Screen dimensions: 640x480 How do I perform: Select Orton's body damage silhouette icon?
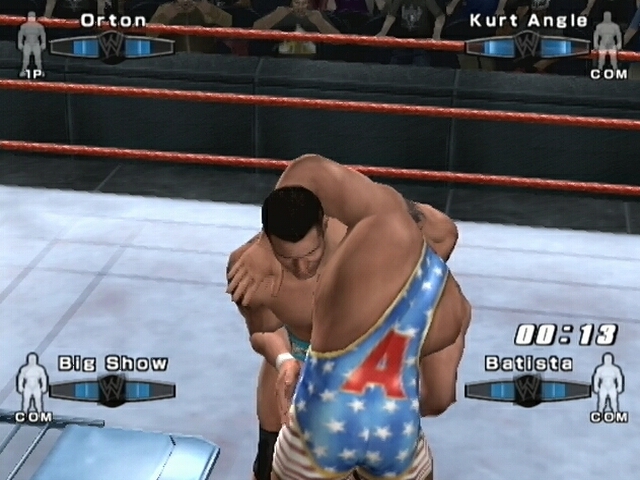pos(32,40)
